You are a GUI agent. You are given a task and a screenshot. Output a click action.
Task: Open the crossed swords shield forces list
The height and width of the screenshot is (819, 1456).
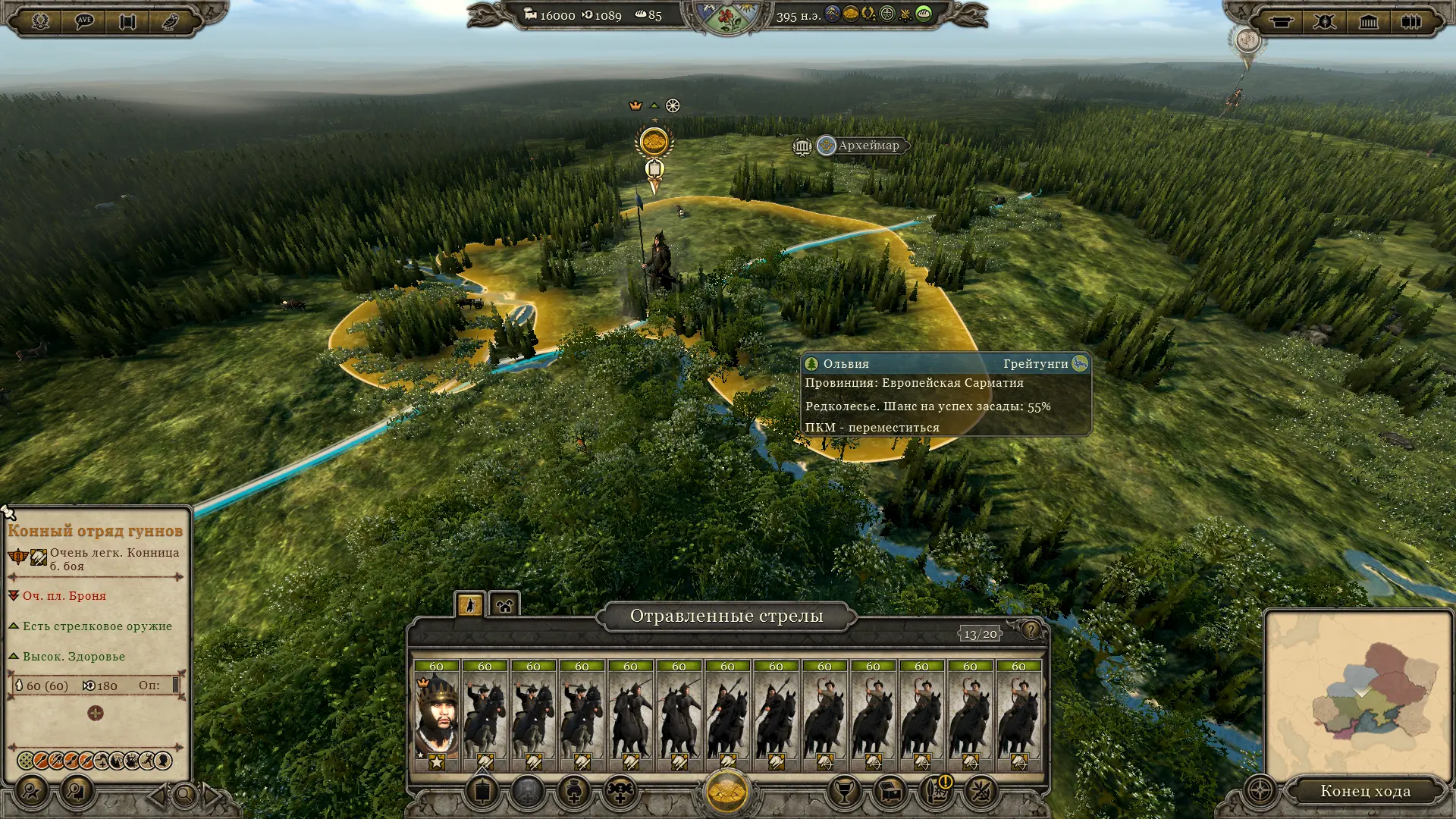tap(1325, 21)
